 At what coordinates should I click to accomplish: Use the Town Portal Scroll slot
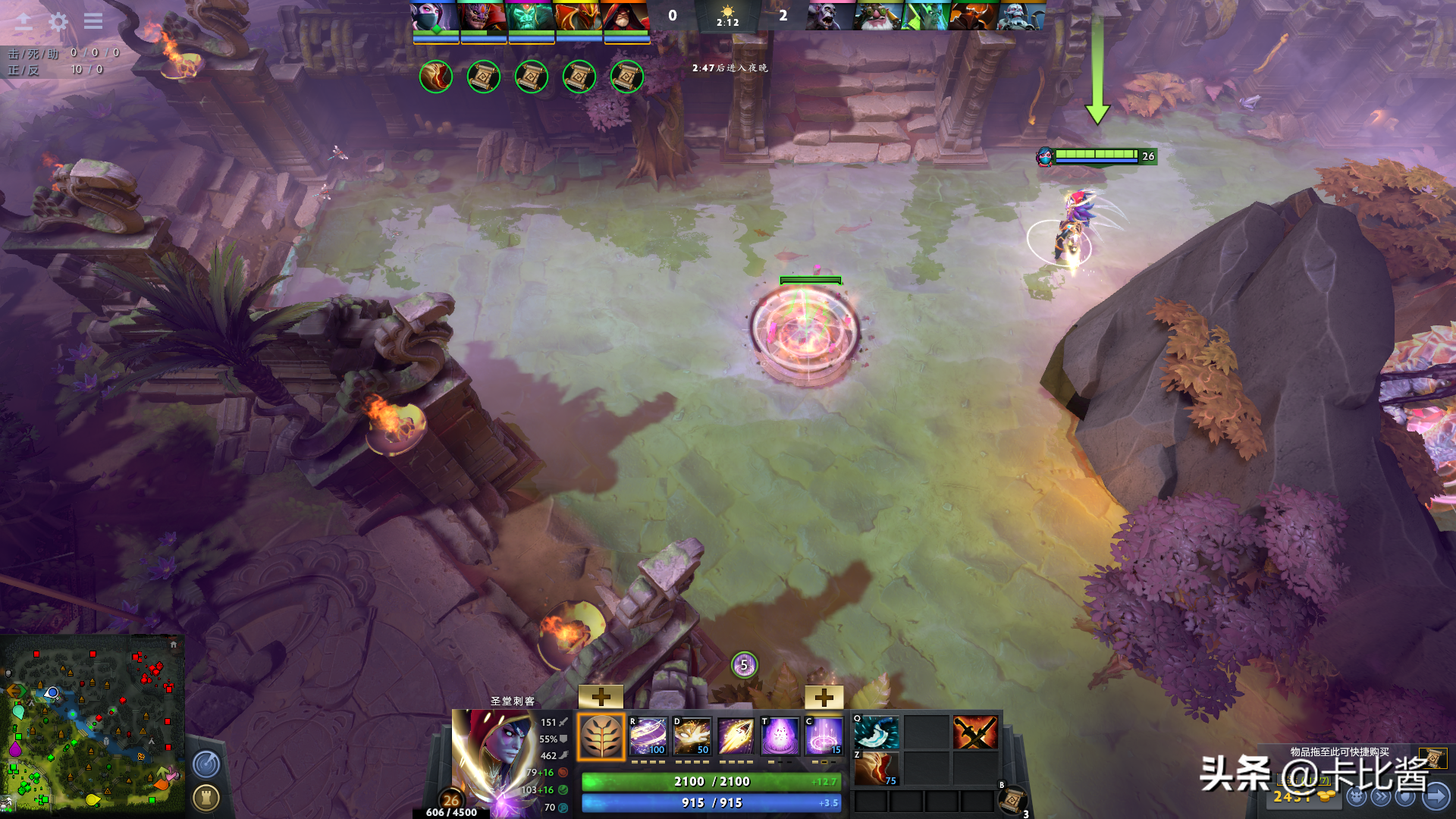click(1012, 799)
